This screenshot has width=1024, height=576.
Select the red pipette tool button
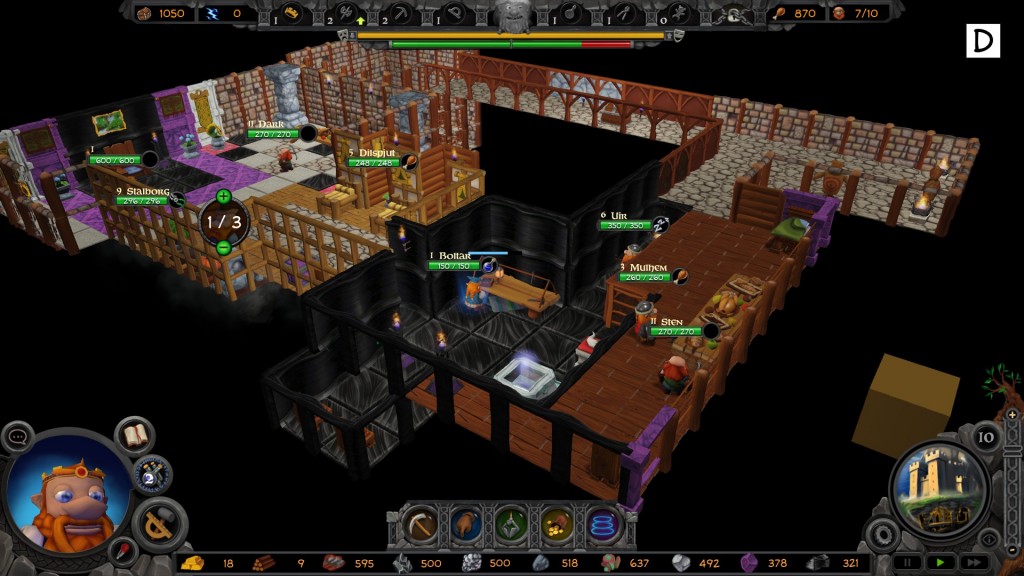[x=124, y=551]
